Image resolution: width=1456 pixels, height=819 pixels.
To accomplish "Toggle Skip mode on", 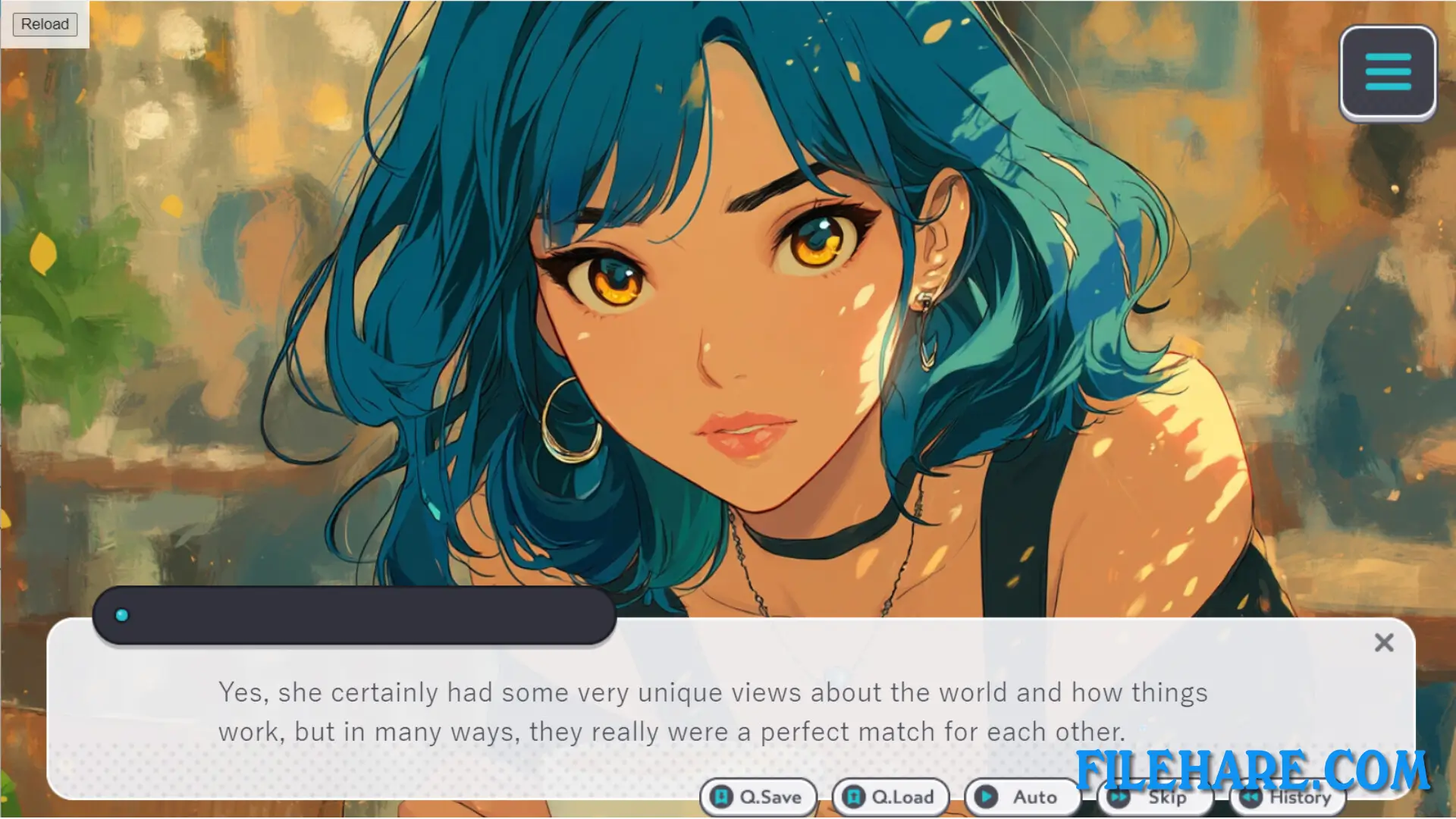I will [x=1155, y=797].
